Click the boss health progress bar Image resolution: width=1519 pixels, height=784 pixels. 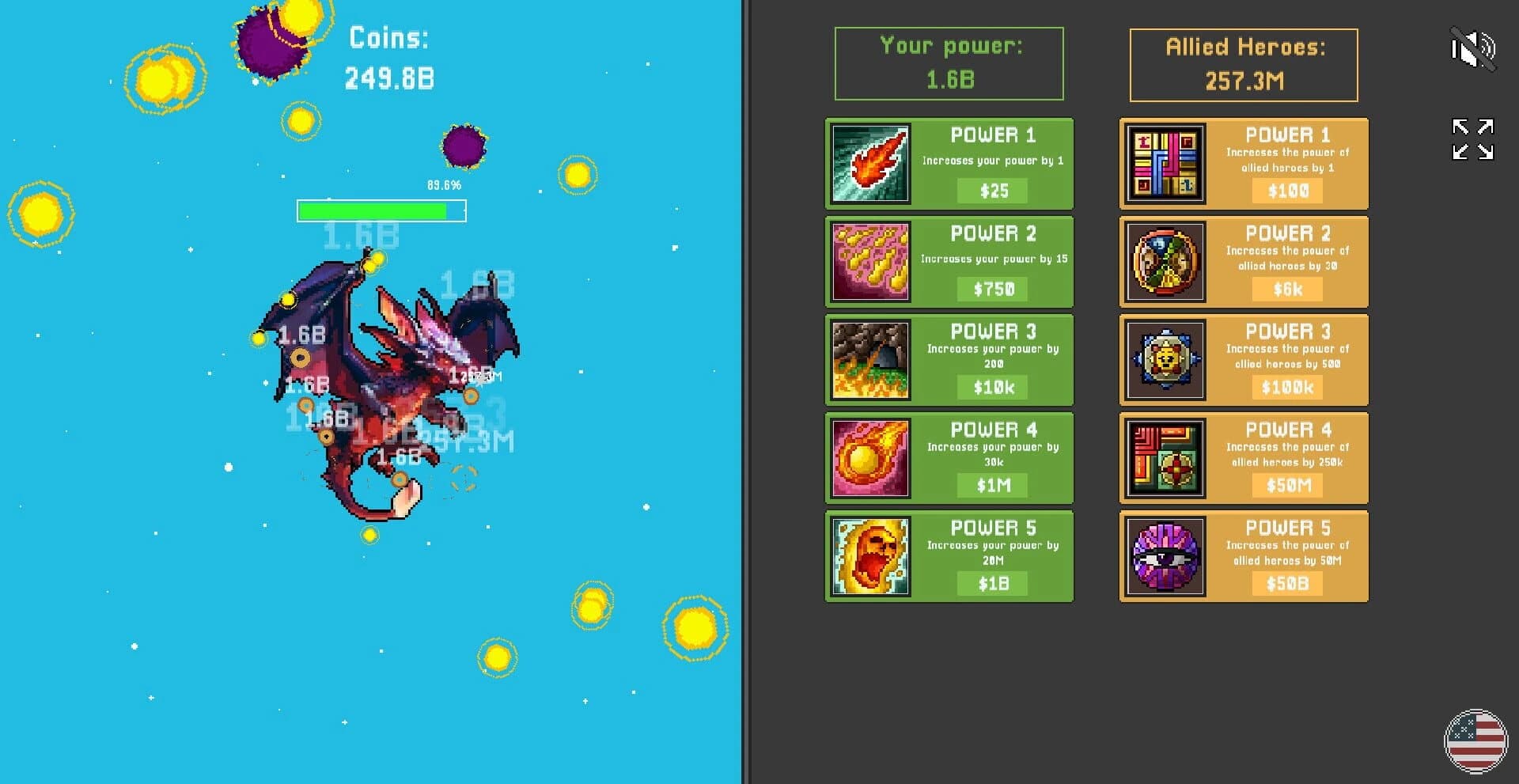(382, 211)
